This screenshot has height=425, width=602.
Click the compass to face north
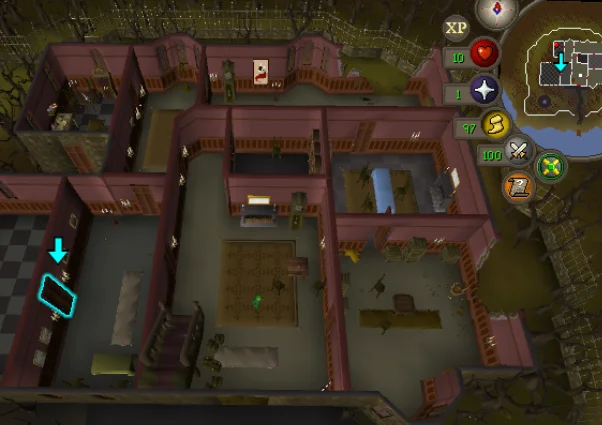(x=490, y=11)
